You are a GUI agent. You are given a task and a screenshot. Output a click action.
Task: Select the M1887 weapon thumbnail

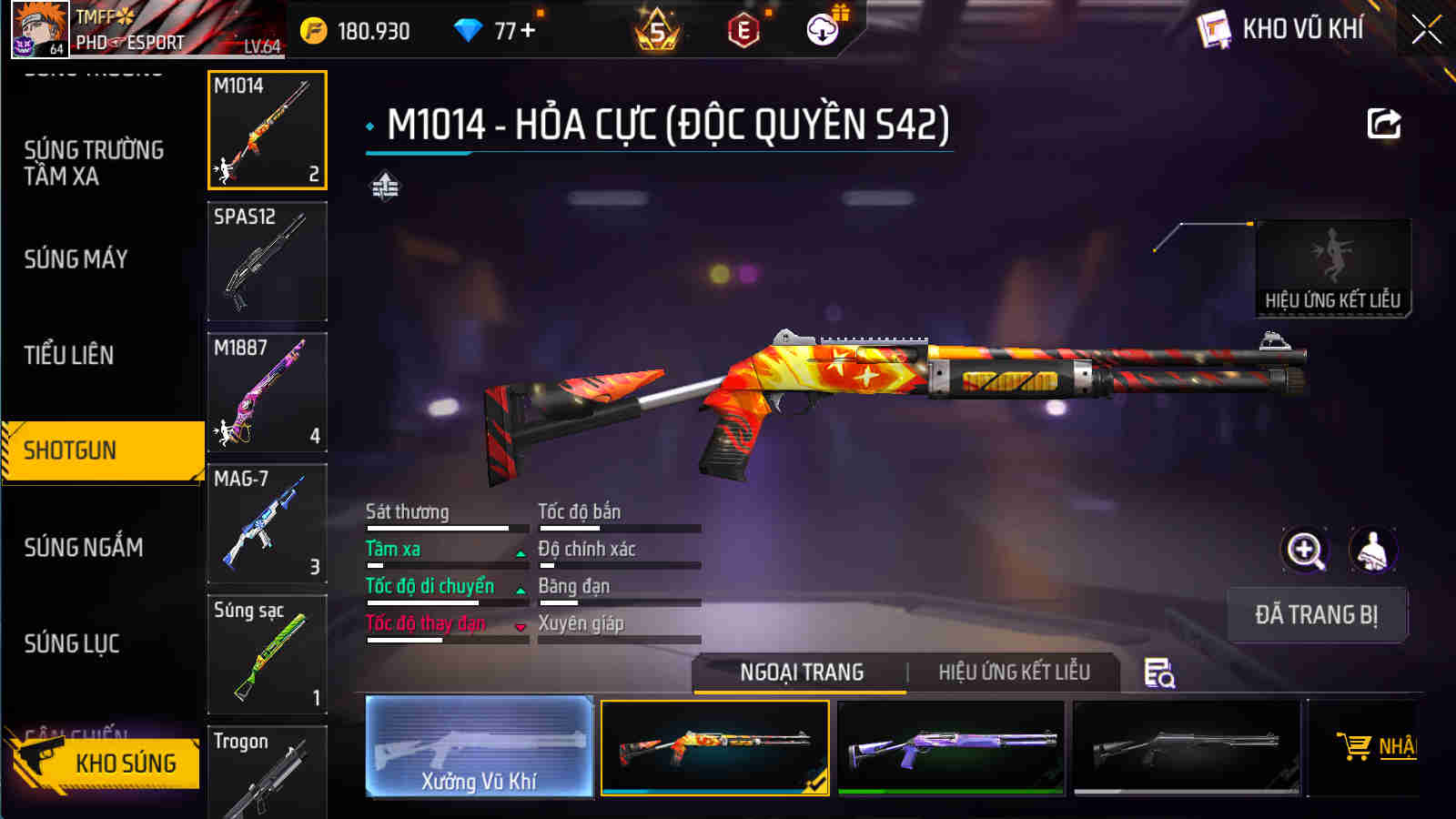pyautogui.click(x=267, y=391)
